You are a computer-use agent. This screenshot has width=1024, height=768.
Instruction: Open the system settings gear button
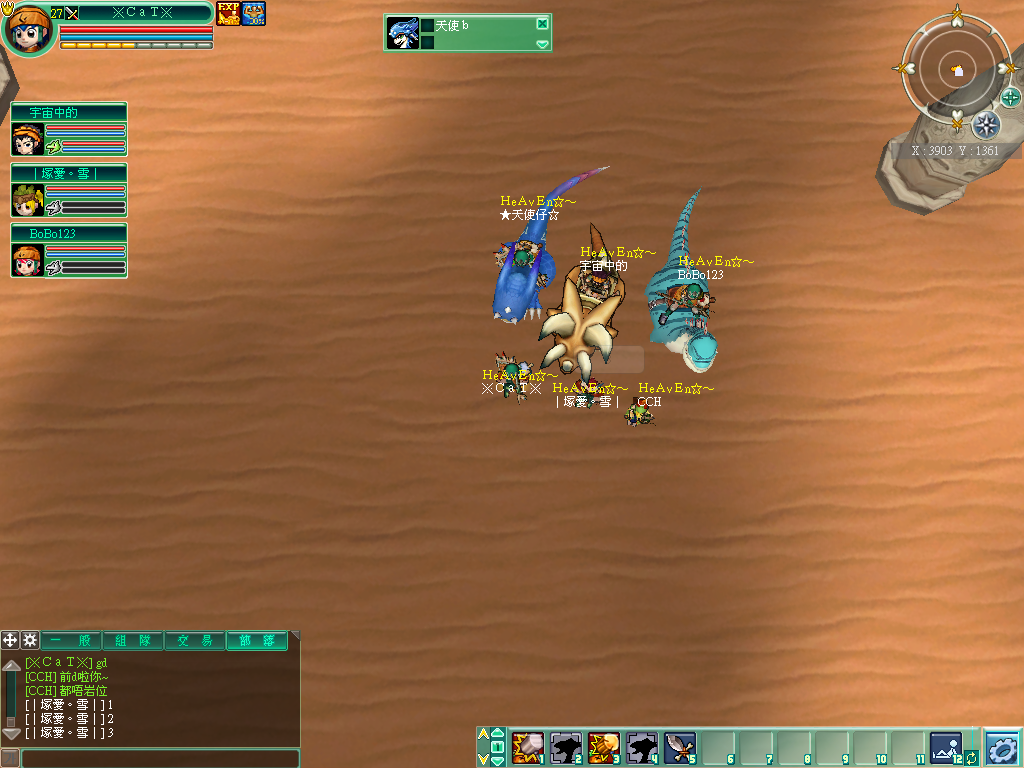pos(1002,747)
